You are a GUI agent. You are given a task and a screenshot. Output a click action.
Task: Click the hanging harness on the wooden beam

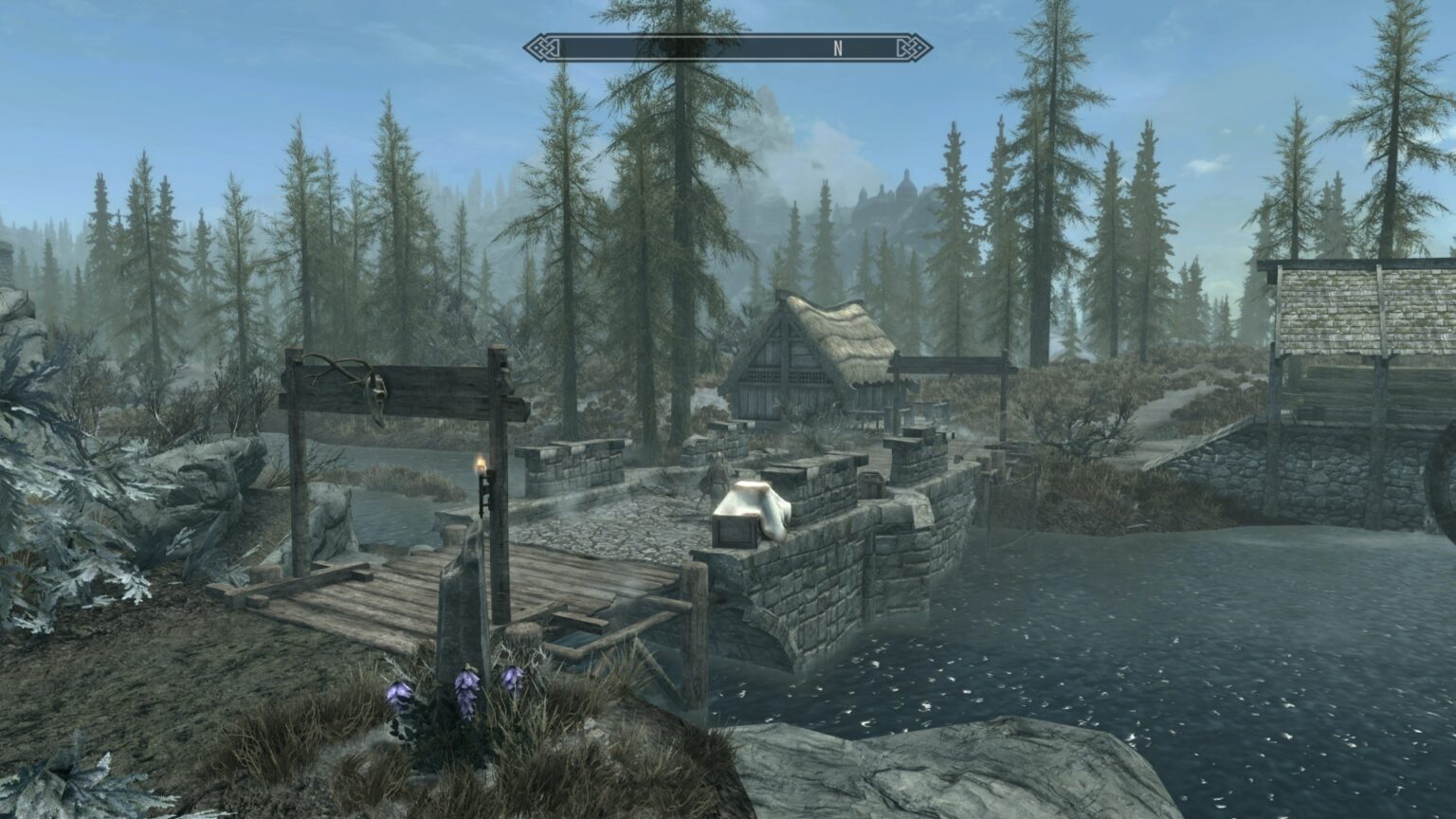tap(377, 389)
